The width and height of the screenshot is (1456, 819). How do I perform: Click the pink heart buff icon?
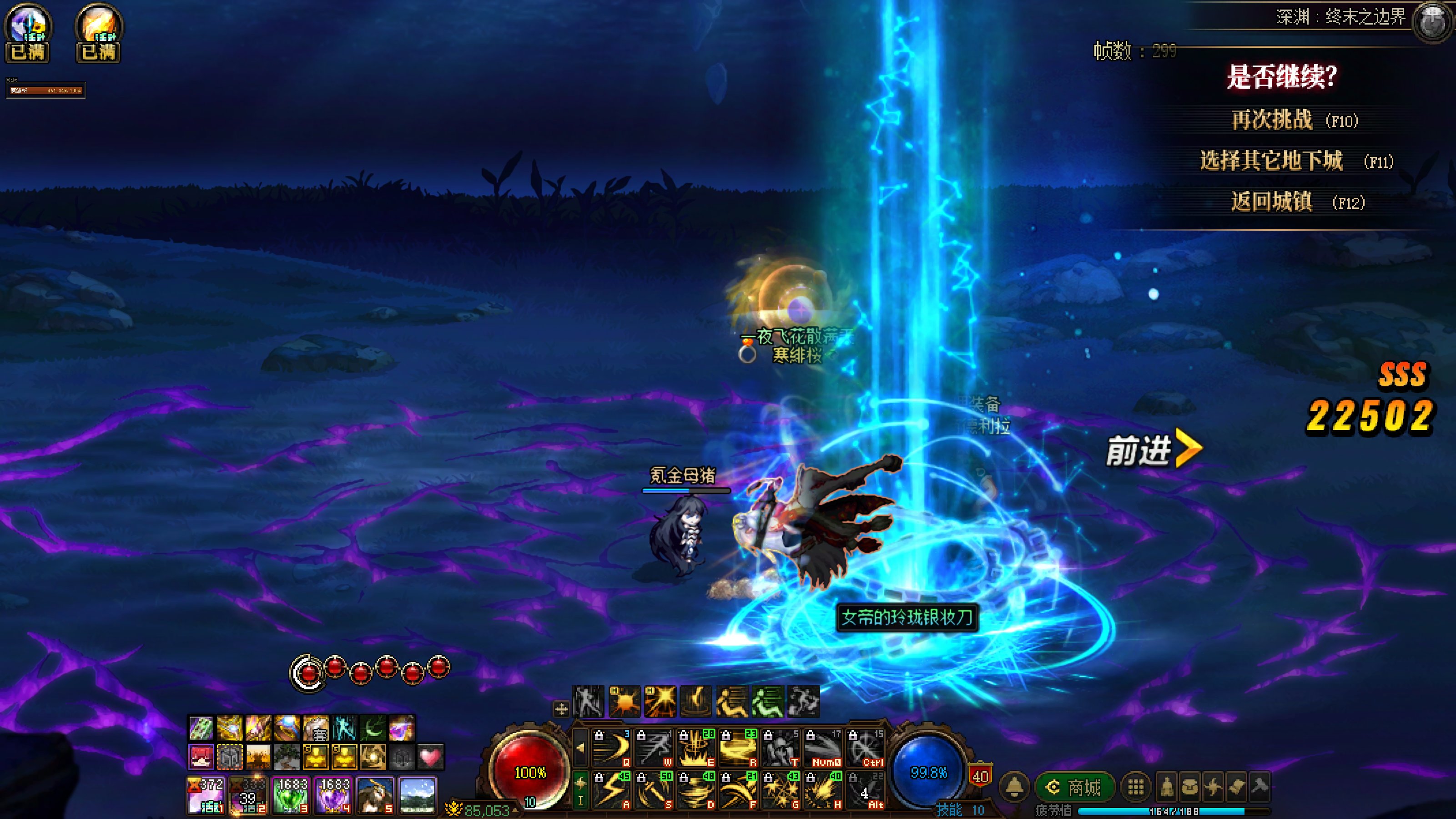[x=431, y=757]
